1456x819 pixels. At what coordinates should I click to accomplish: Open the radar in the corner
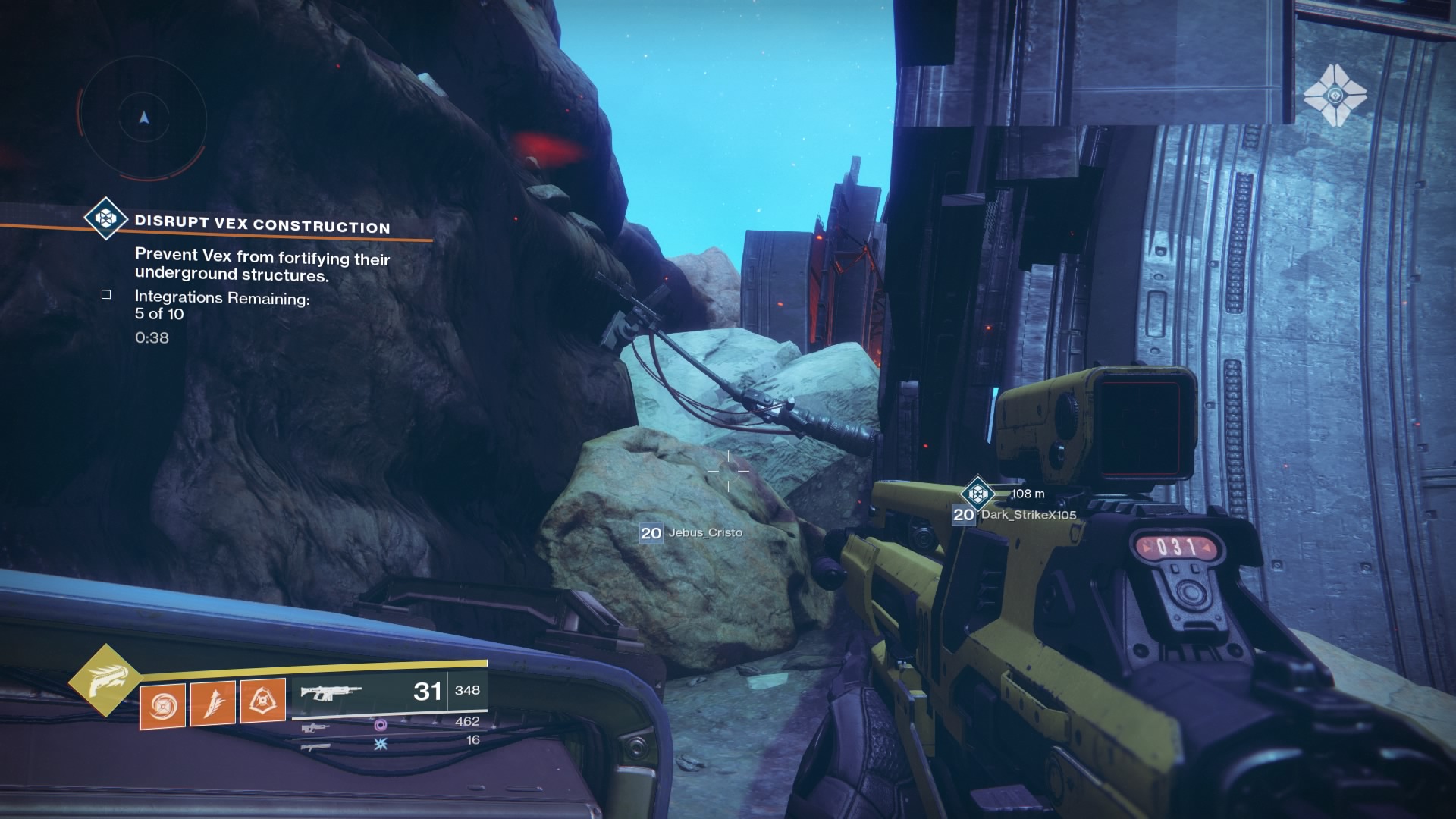143,118
